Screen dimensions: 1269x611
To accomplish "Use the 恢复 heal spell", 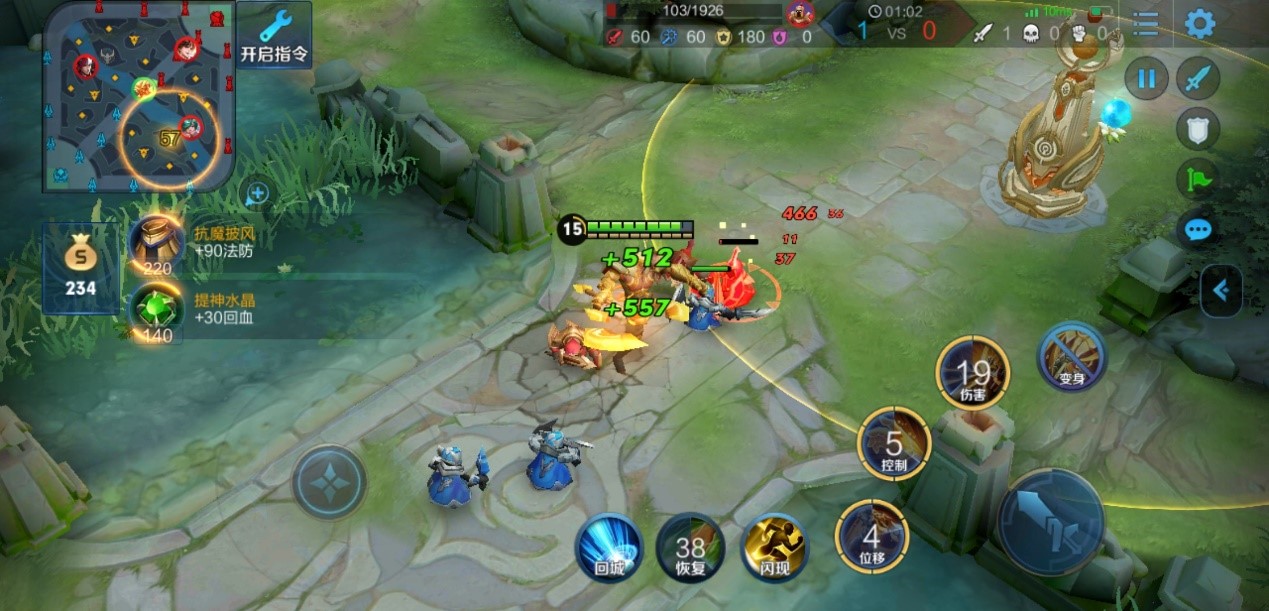I will click(690, 547).
